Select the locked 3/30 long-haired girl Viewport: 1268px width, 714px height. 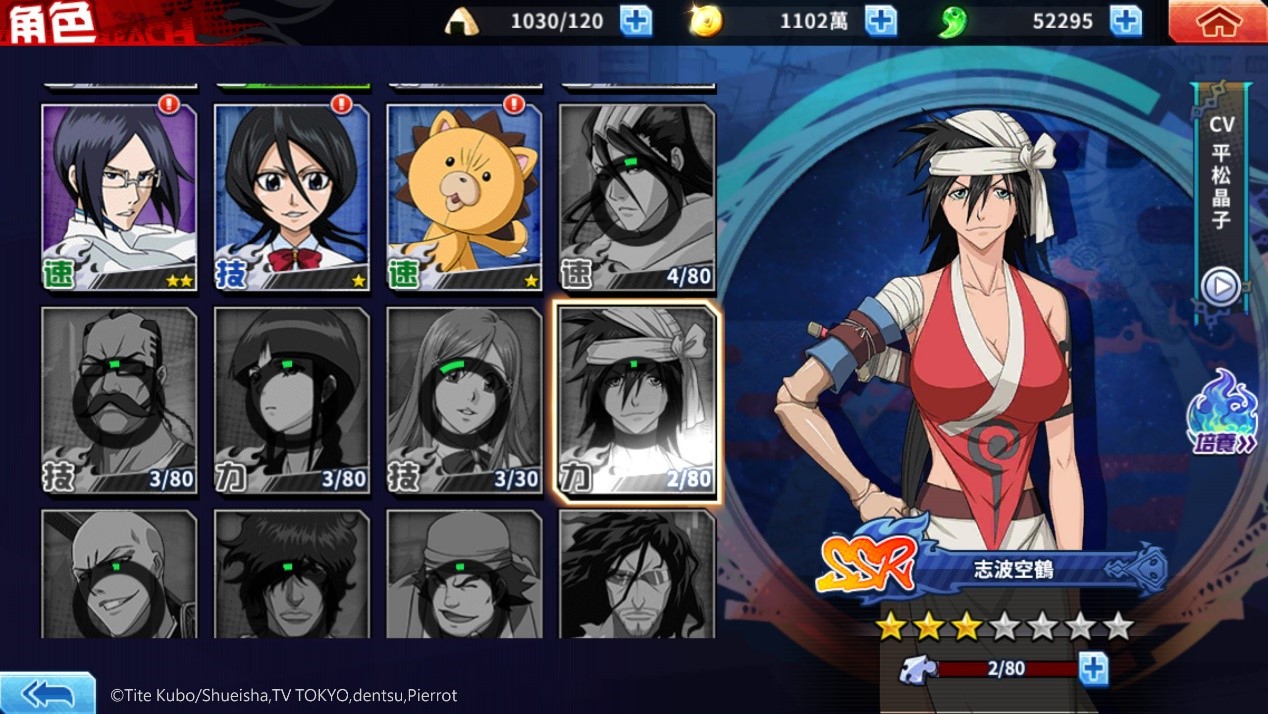[x=464, y=400]
